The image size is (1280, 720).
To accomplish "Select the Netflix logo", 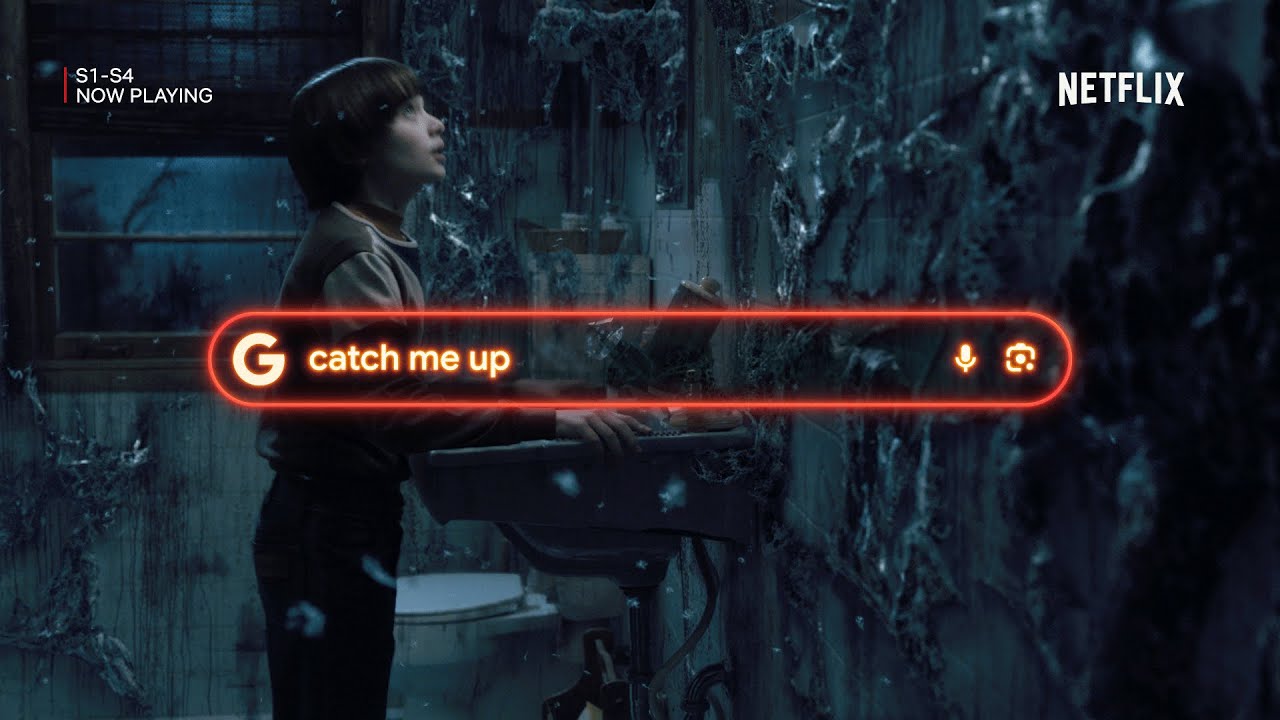I will pyautogui.click(x=1121, y=90).
